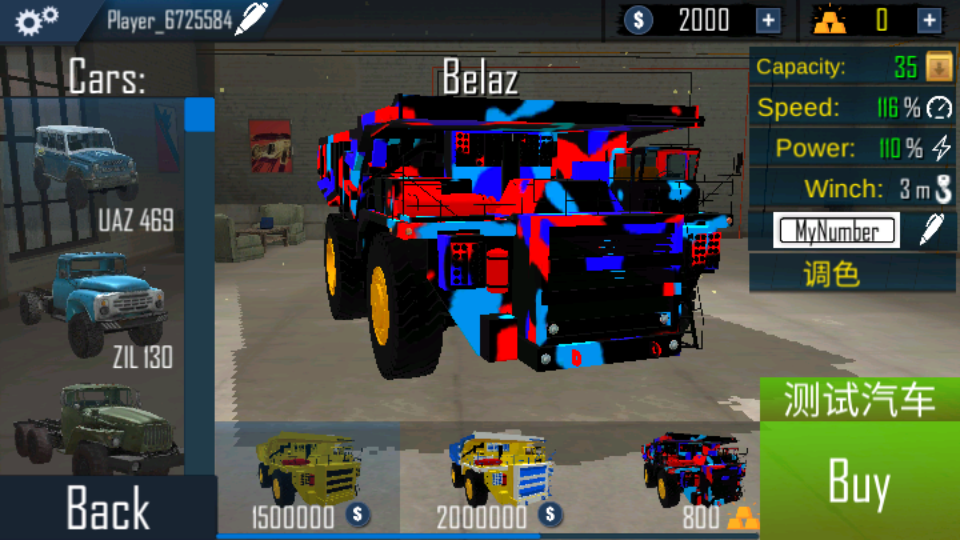The width and height of the screenshot is (960, 540).
Task: Pick the yellow Belaz skin for 1500000
Action: point(308,475)
